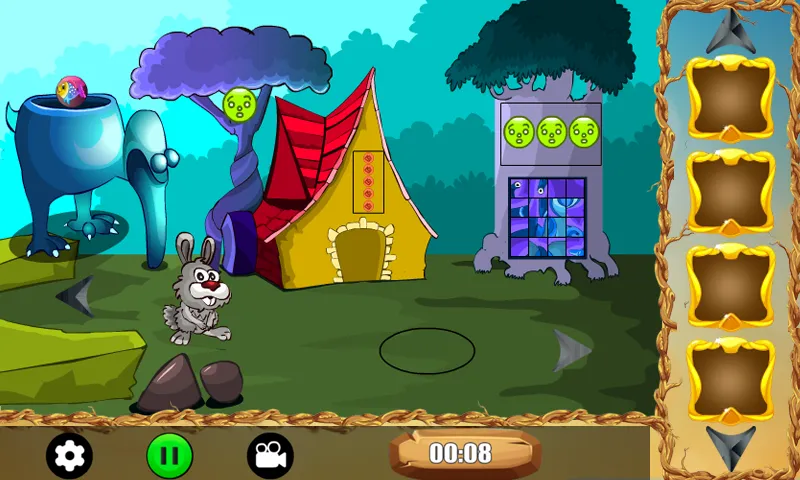This screenshot has width=800, height=480.
Task: Open the video camera walkthrough button
Action: coord(270,456)
